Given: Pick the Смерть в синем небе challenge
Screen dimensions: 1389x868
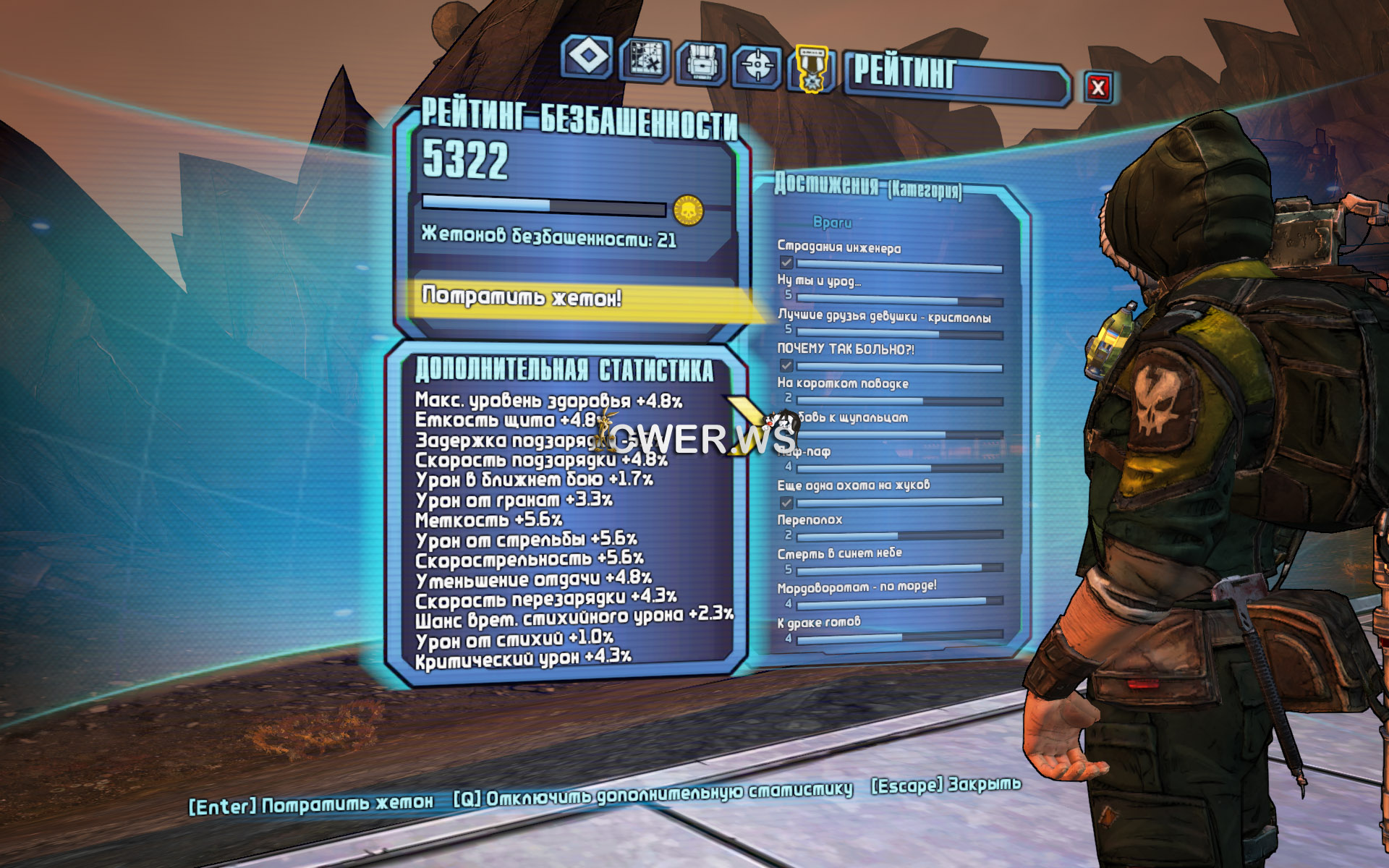Looking at the screenshot, I should tap(839, 553).
